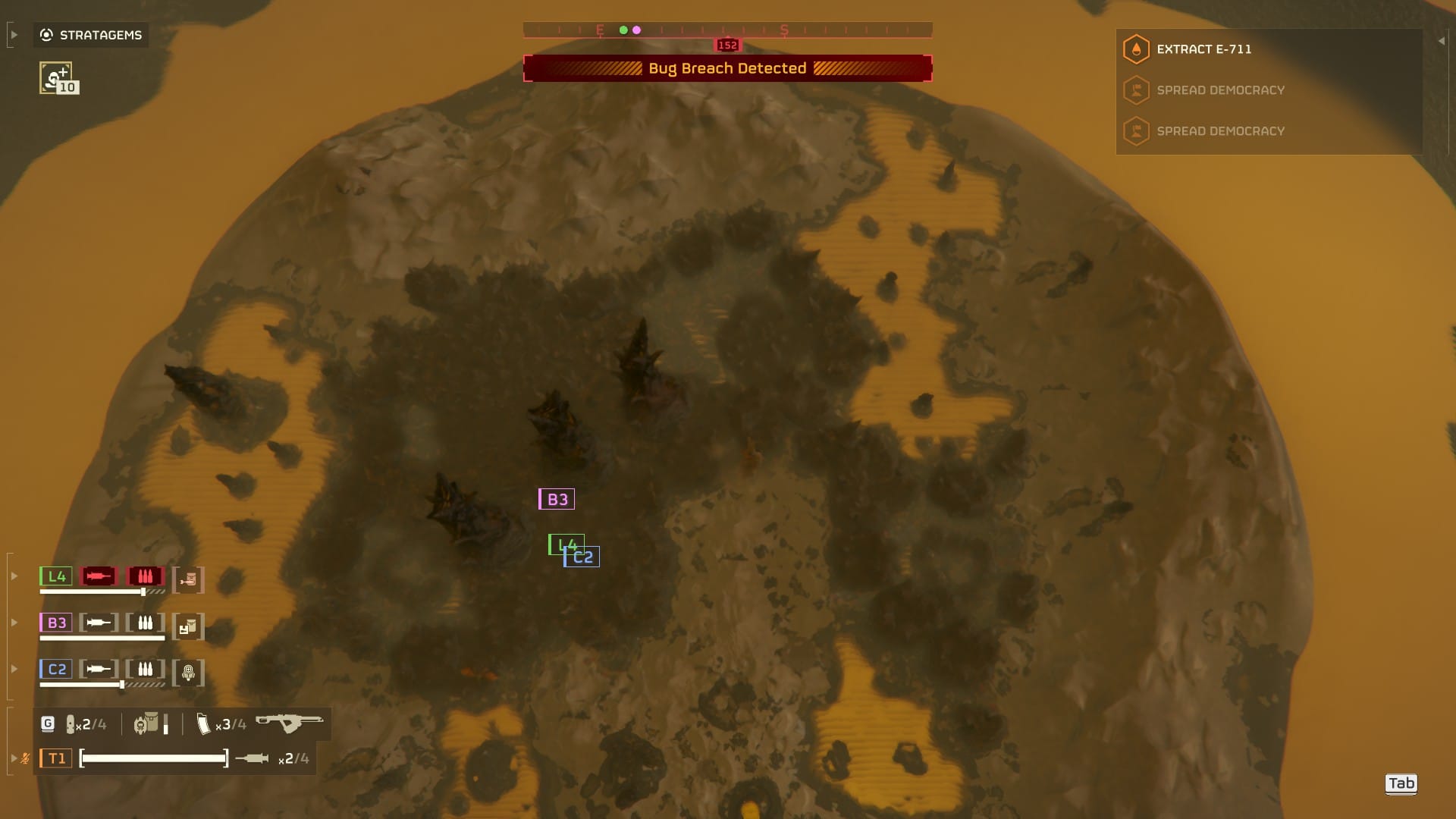Click C2's health bar
1456x819 pixels.
click(81, 685)
